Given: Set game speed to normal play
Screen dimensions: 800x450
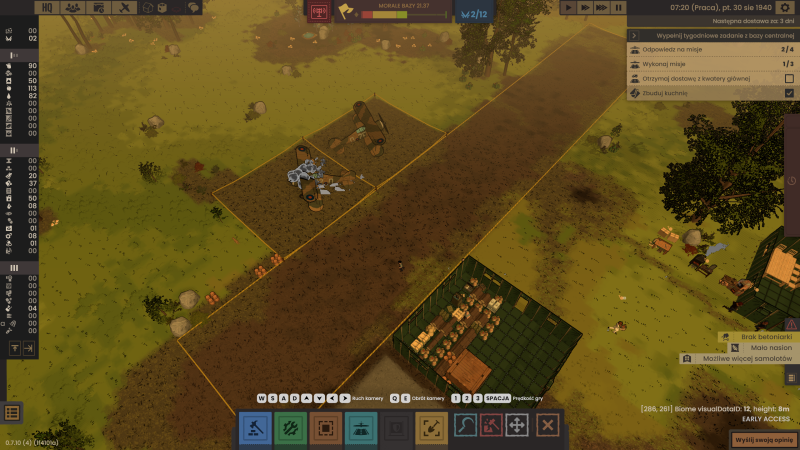Looking at the screenshot, I should (x=569, y=8).
